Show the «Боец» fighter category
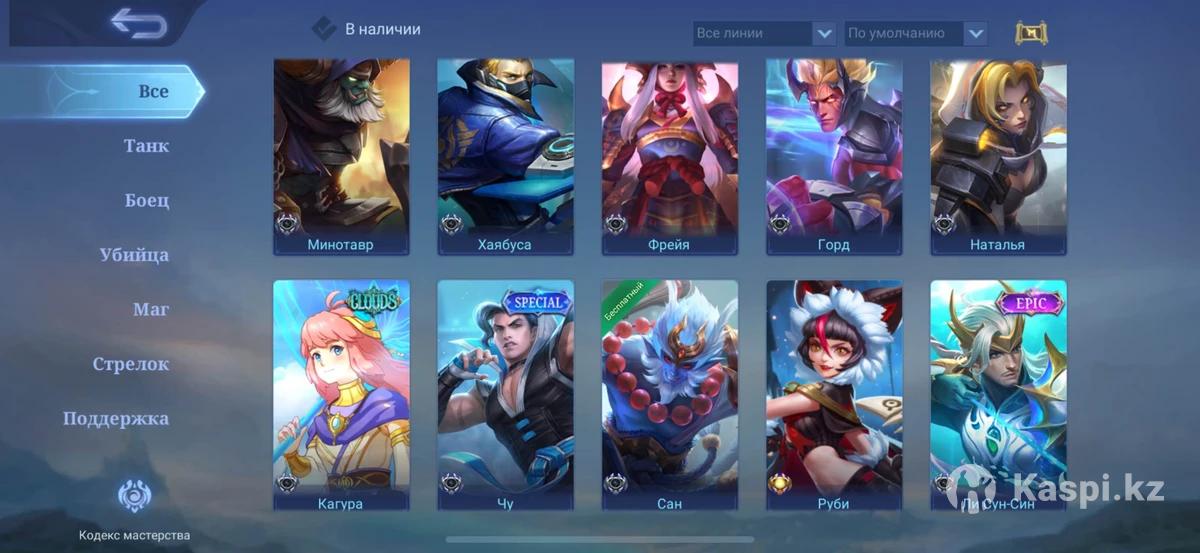Viewport: 1200px width, 553px height. (x=147, y=200)
